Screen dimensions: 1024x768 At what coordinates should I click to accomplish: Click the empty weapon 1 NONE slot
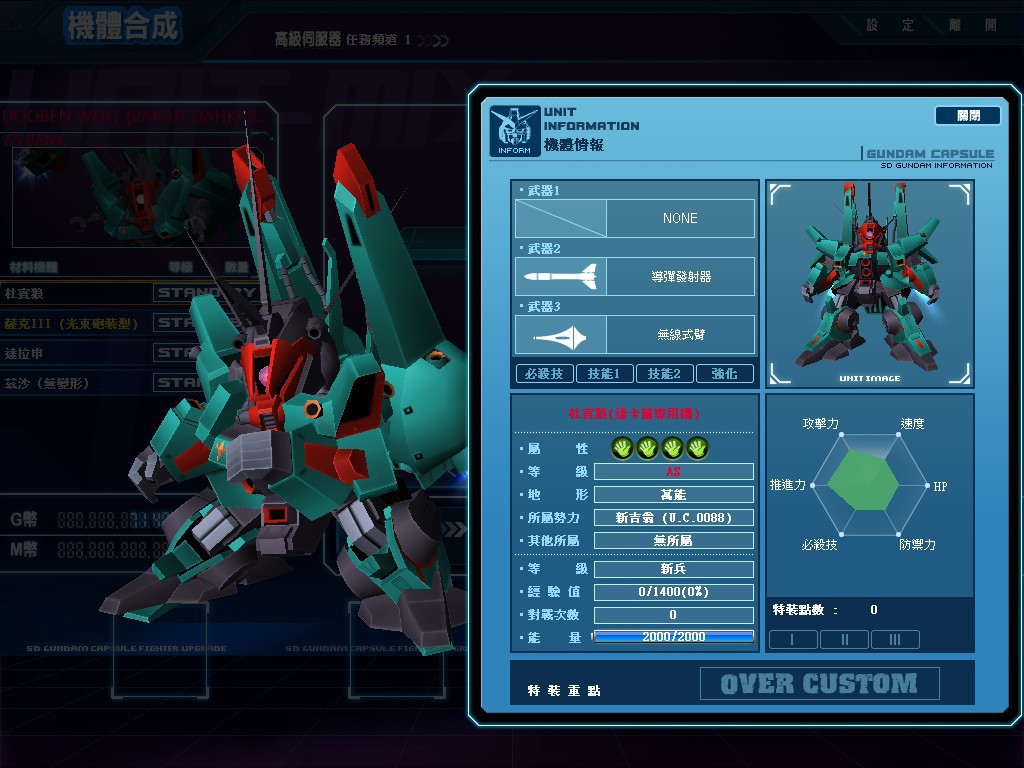pyautogui.click(x=635, y=218)
